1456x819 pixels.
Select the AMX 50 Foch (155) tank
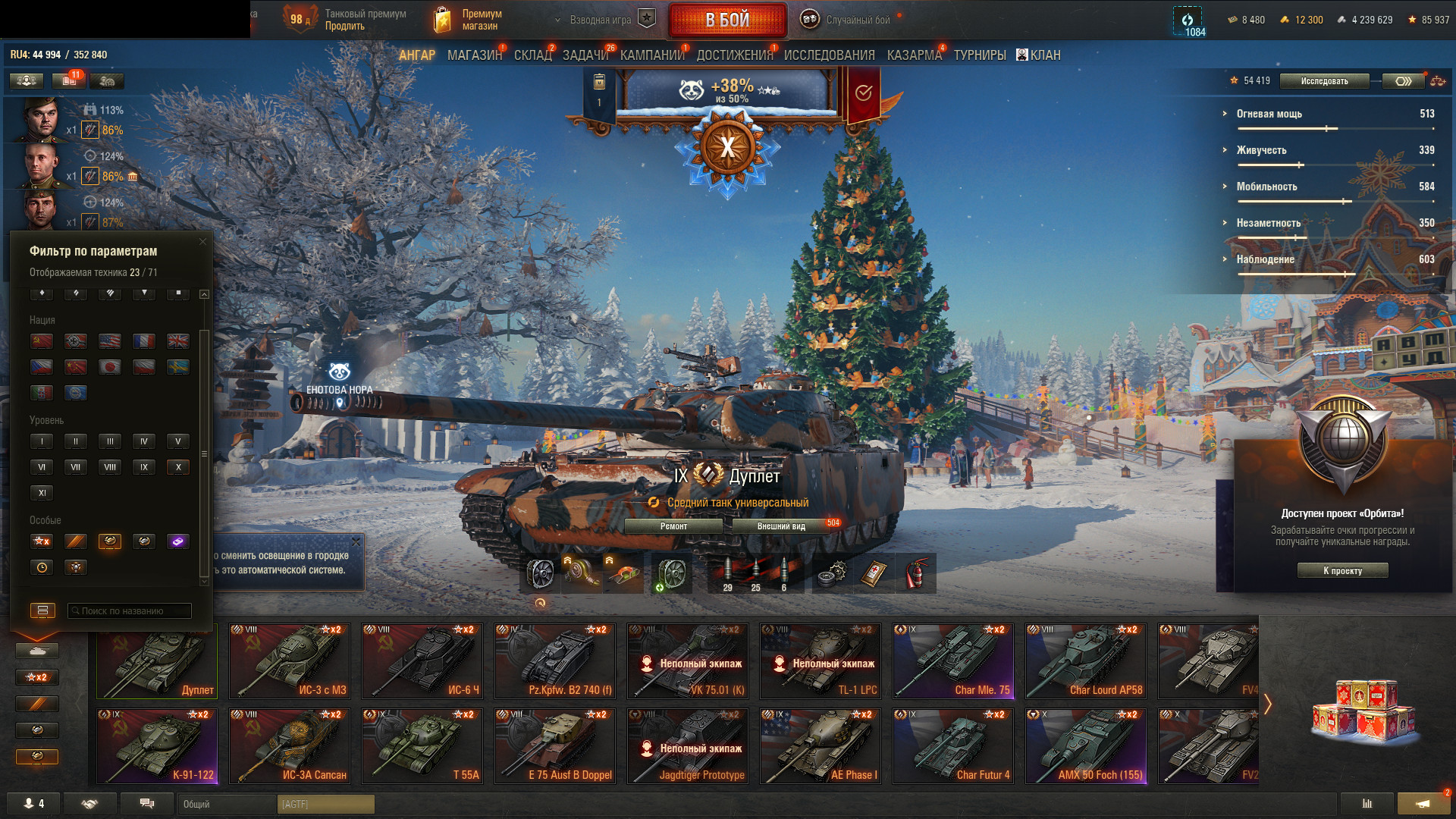[x=1085, y=745]
